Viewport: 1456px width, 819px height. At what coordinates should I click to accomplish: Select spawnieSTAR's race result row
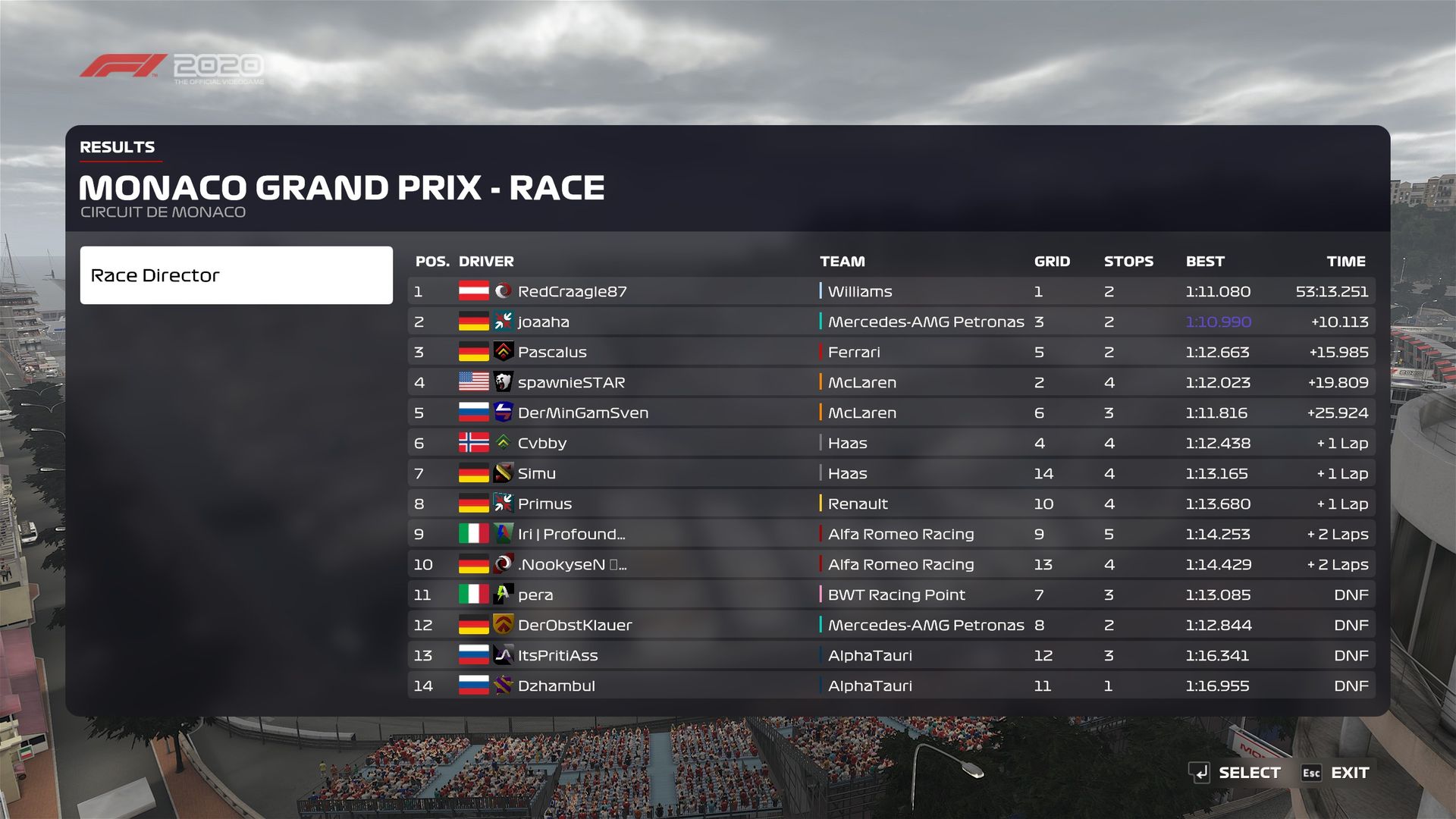coord(891,382)
